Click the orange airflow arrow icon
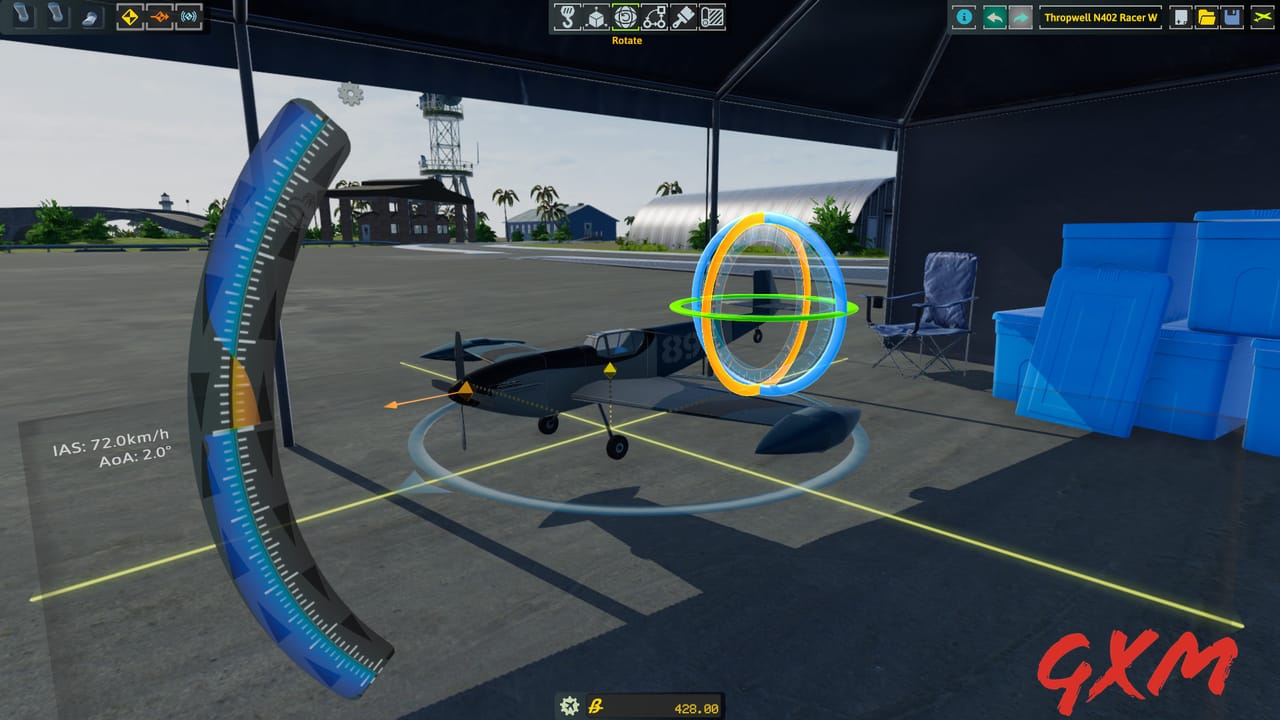 pos(160,17)
